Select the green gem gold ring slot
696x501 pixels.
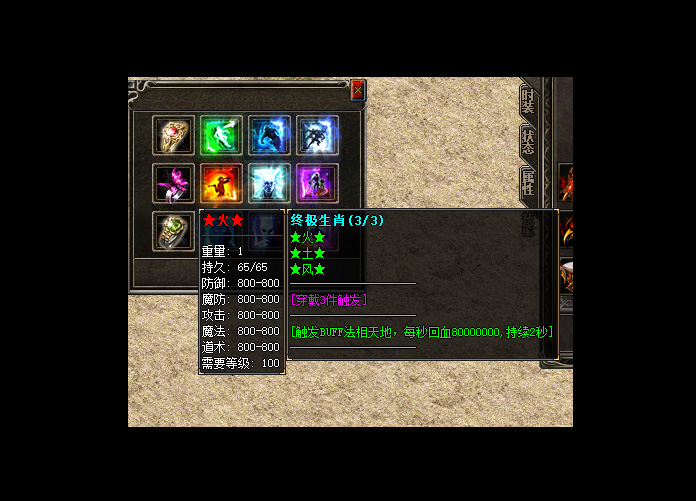[x=172, y=231]
